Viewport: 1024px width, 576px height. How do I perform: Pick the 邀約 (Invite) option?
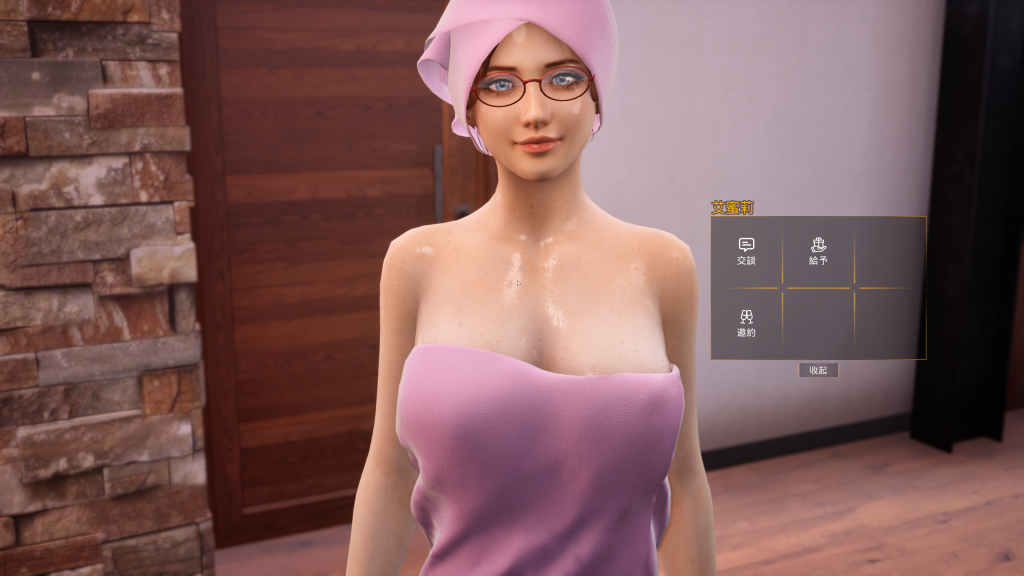(x=746, y=323)
